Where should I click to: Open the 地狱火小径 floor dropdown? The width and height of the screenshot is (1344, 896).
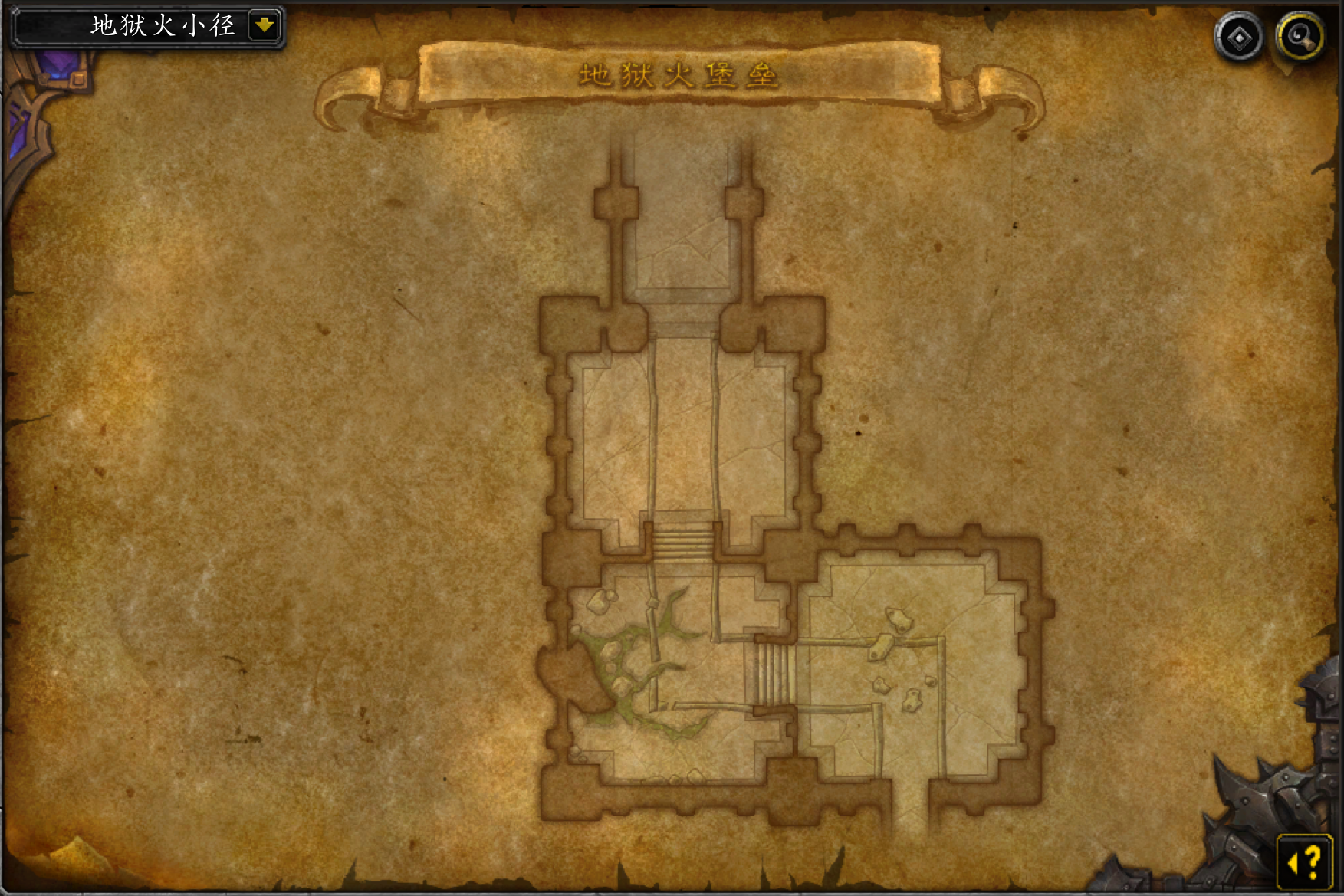click(x=265, y=26)
